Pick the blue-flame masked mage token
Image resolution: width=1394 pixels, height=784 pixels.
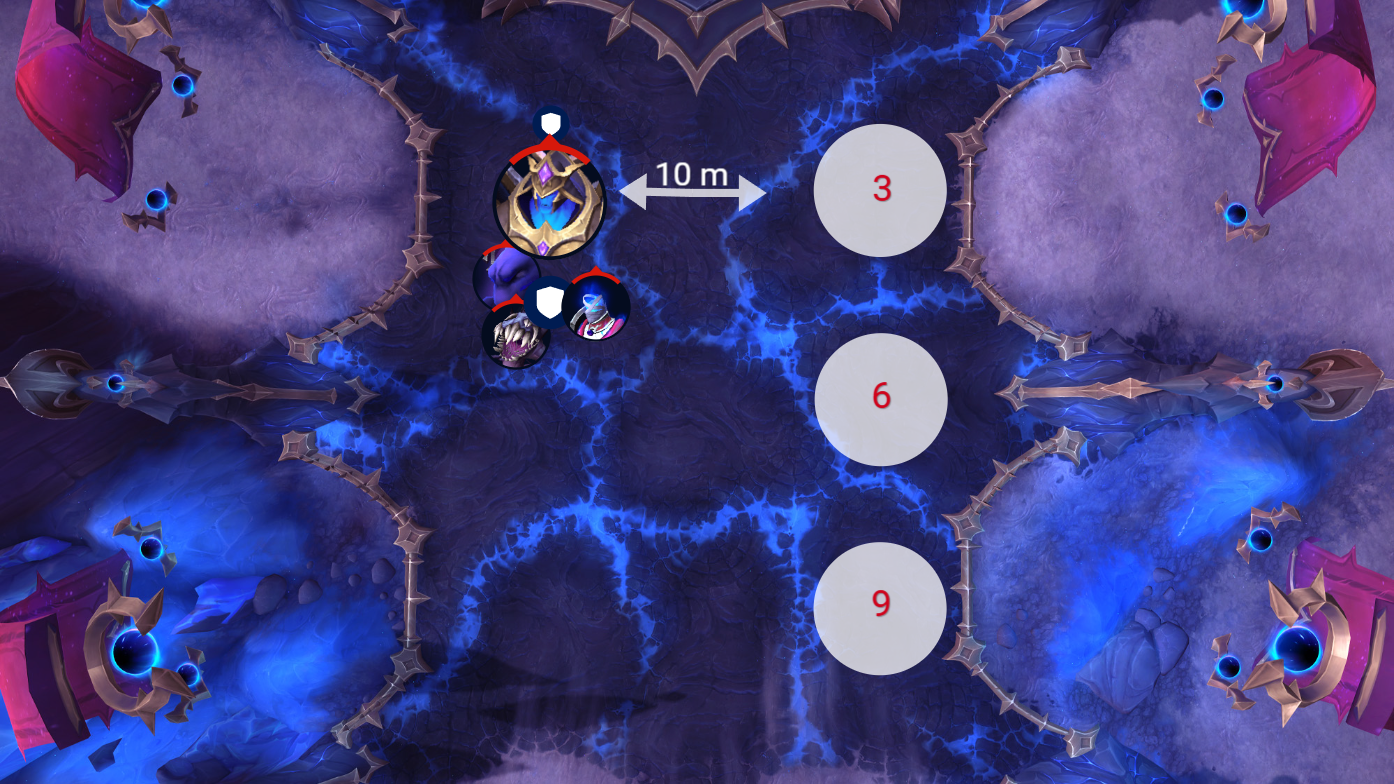pos(598,309)
